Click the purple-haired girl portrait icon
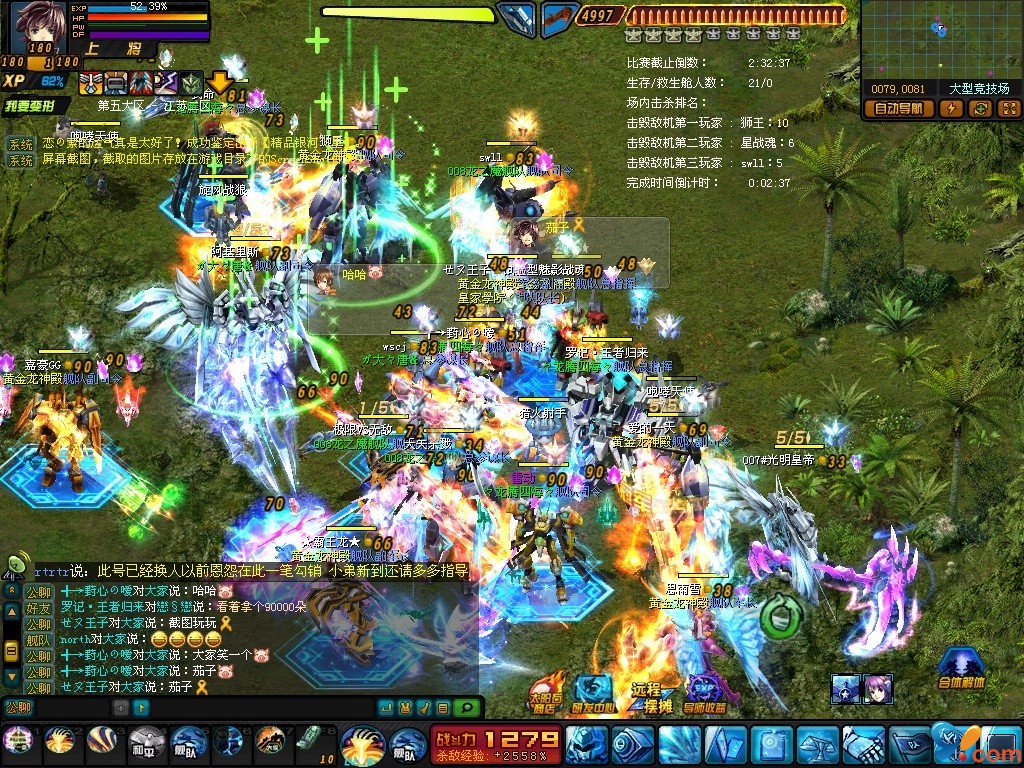1024x768 pixels. [878, 688]
